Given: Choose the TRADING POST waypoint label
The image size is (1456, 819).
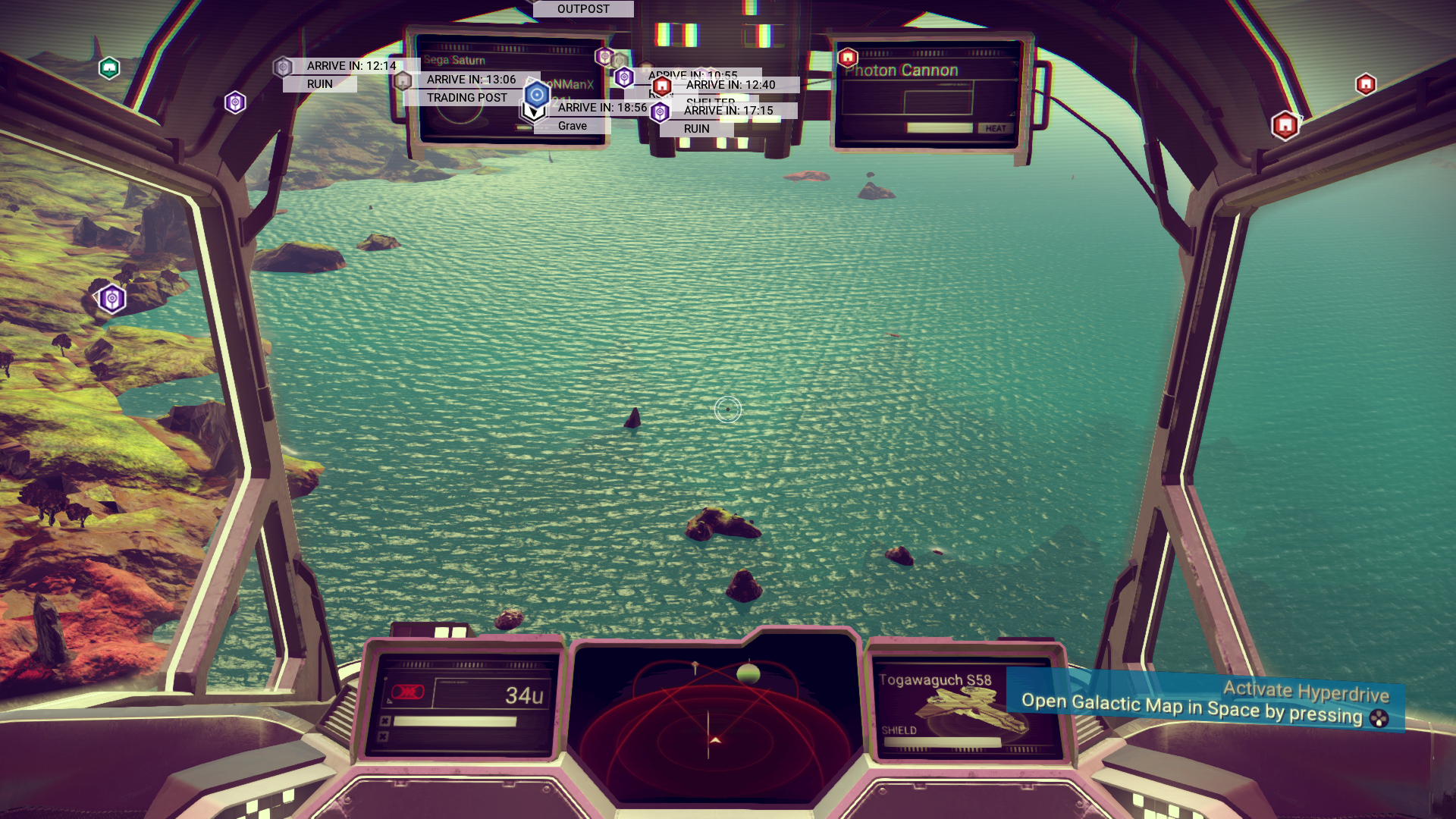Looking at the screenshot, I should pos(466,98).
